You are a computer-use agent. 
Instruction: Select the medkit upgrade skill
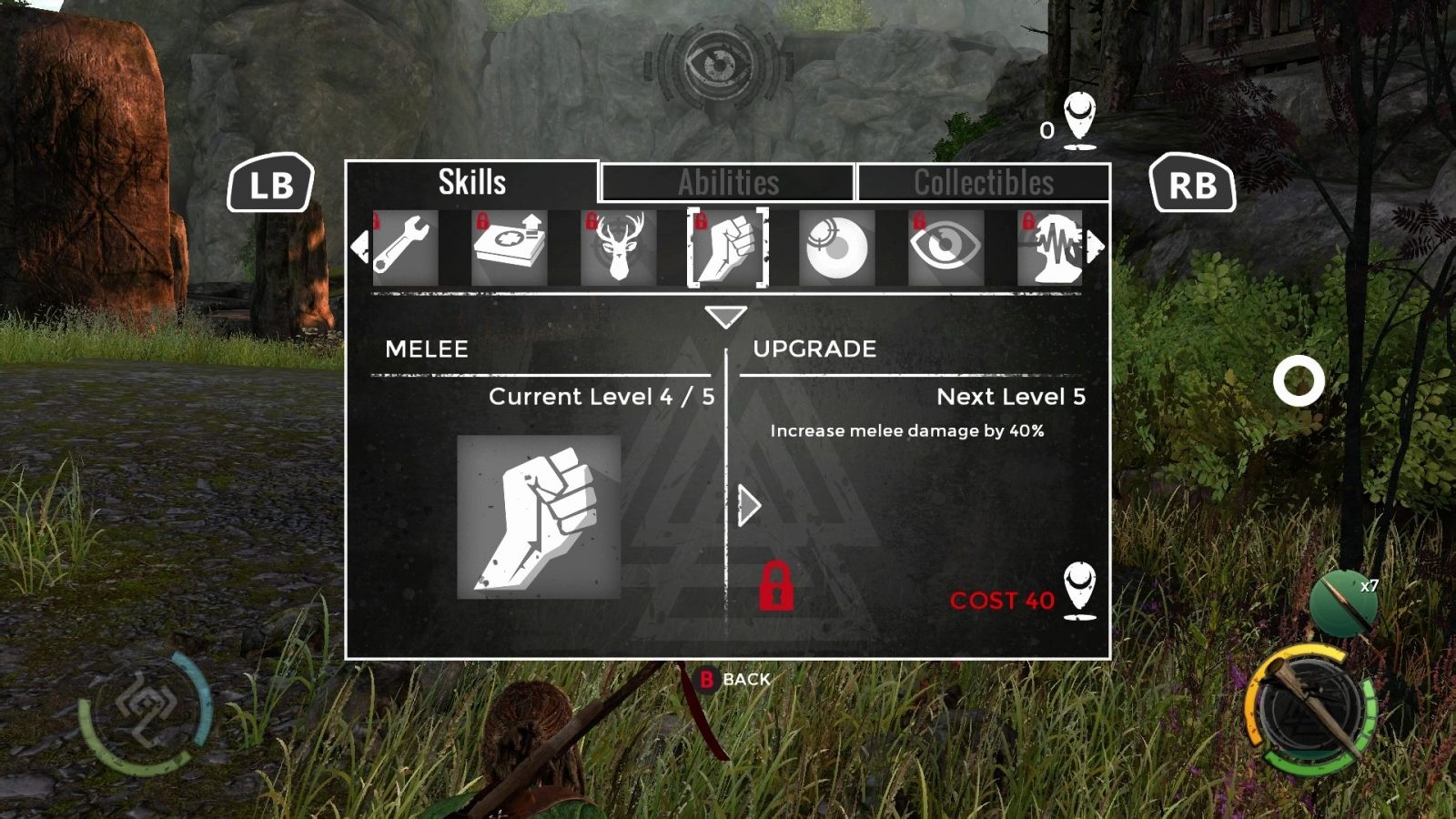point(510,248)
